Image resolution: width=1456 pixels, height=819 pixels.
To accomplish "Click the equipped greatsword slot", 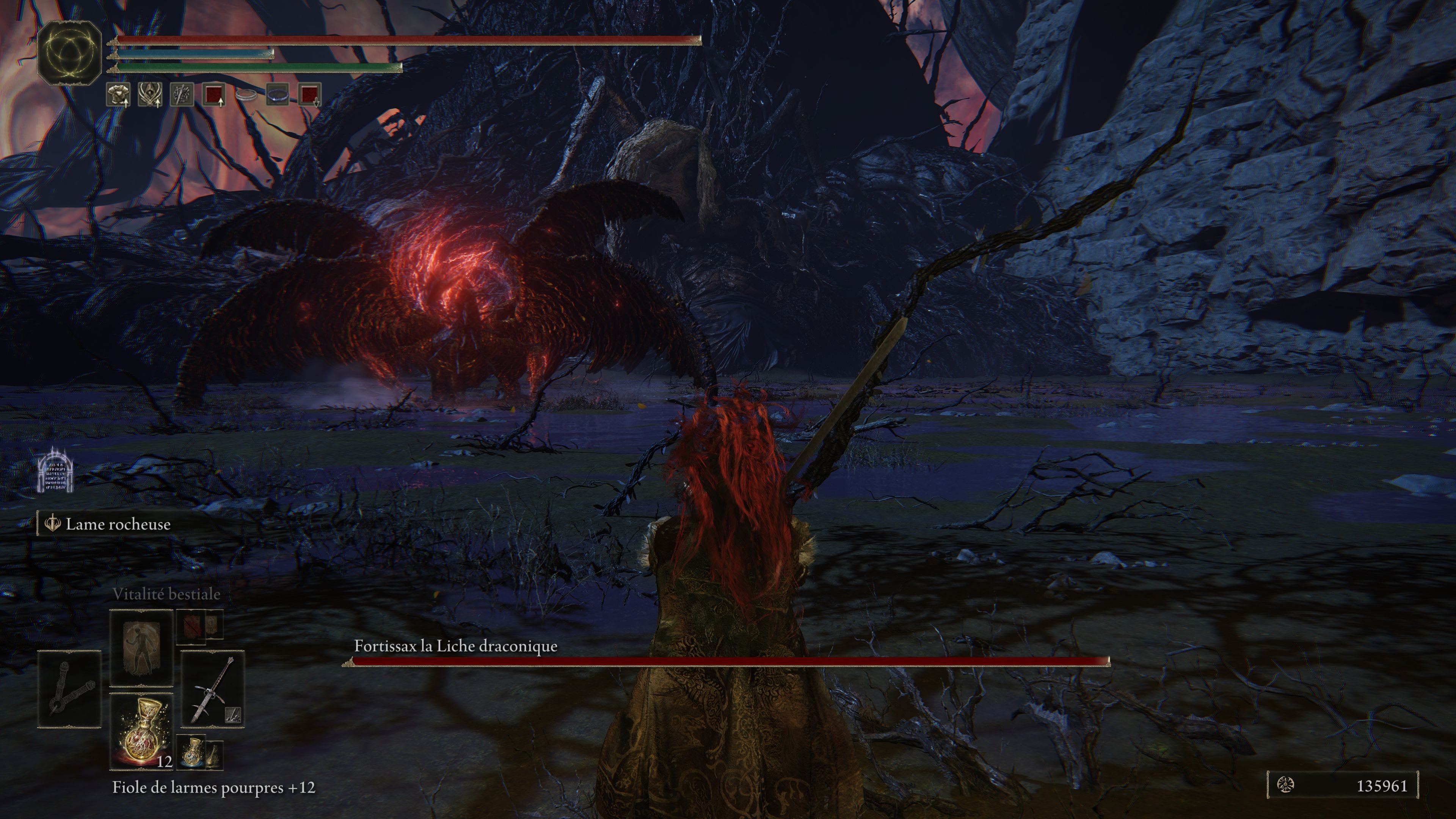I will [x=213, y=687].
